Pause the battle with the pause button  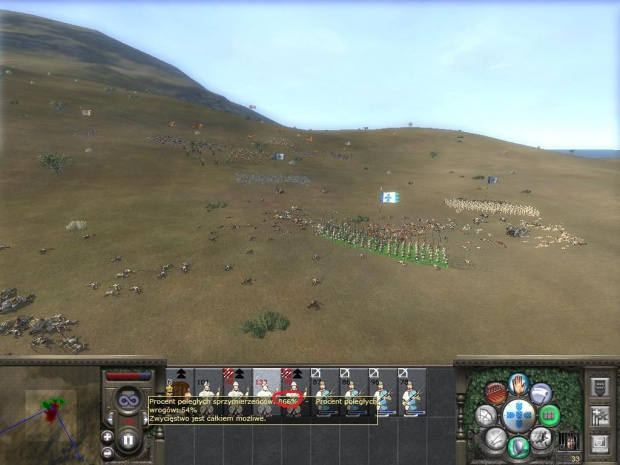point(127,439)
